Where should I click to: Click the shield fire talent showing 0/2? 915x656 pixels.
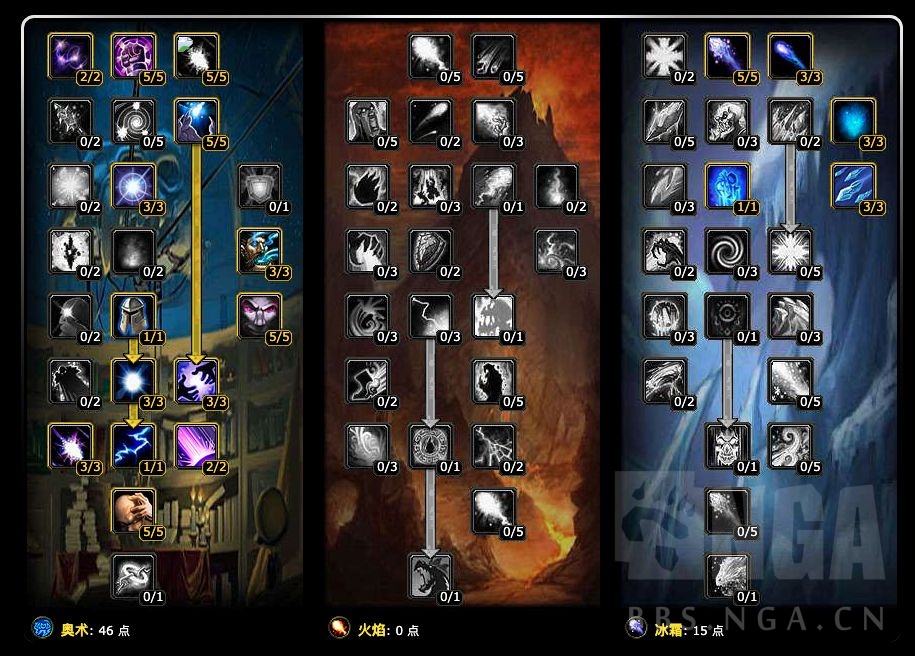(x=430, y=250)
